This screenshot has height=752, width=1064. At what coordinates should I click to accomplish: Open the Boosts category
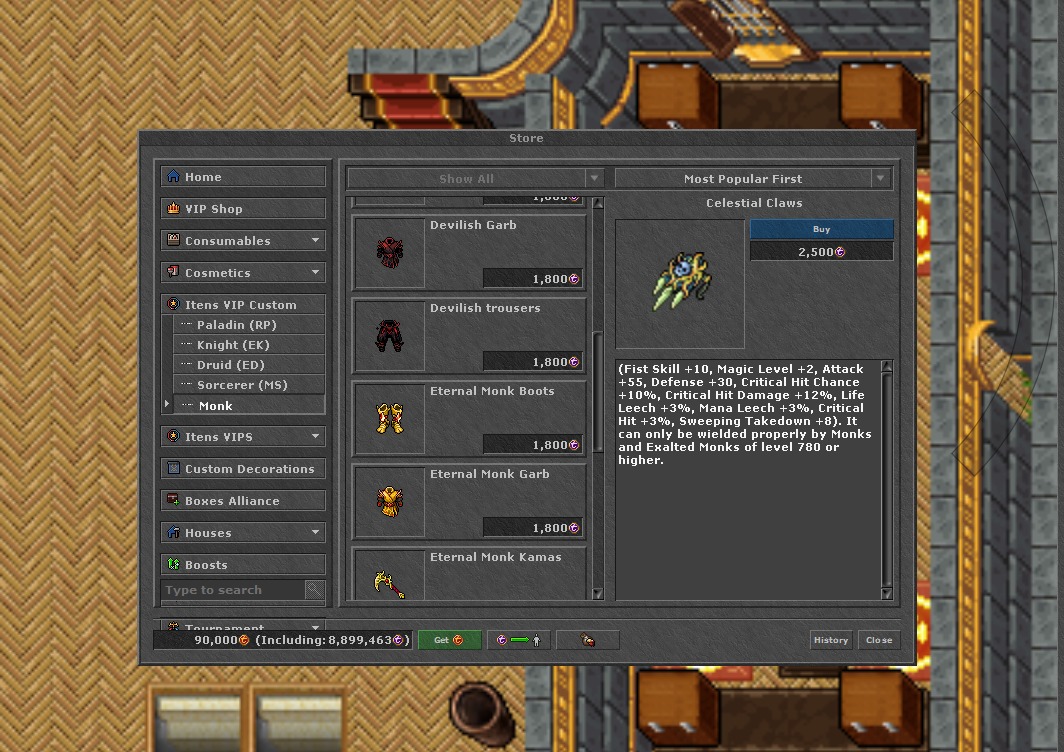tap(243, 565)
